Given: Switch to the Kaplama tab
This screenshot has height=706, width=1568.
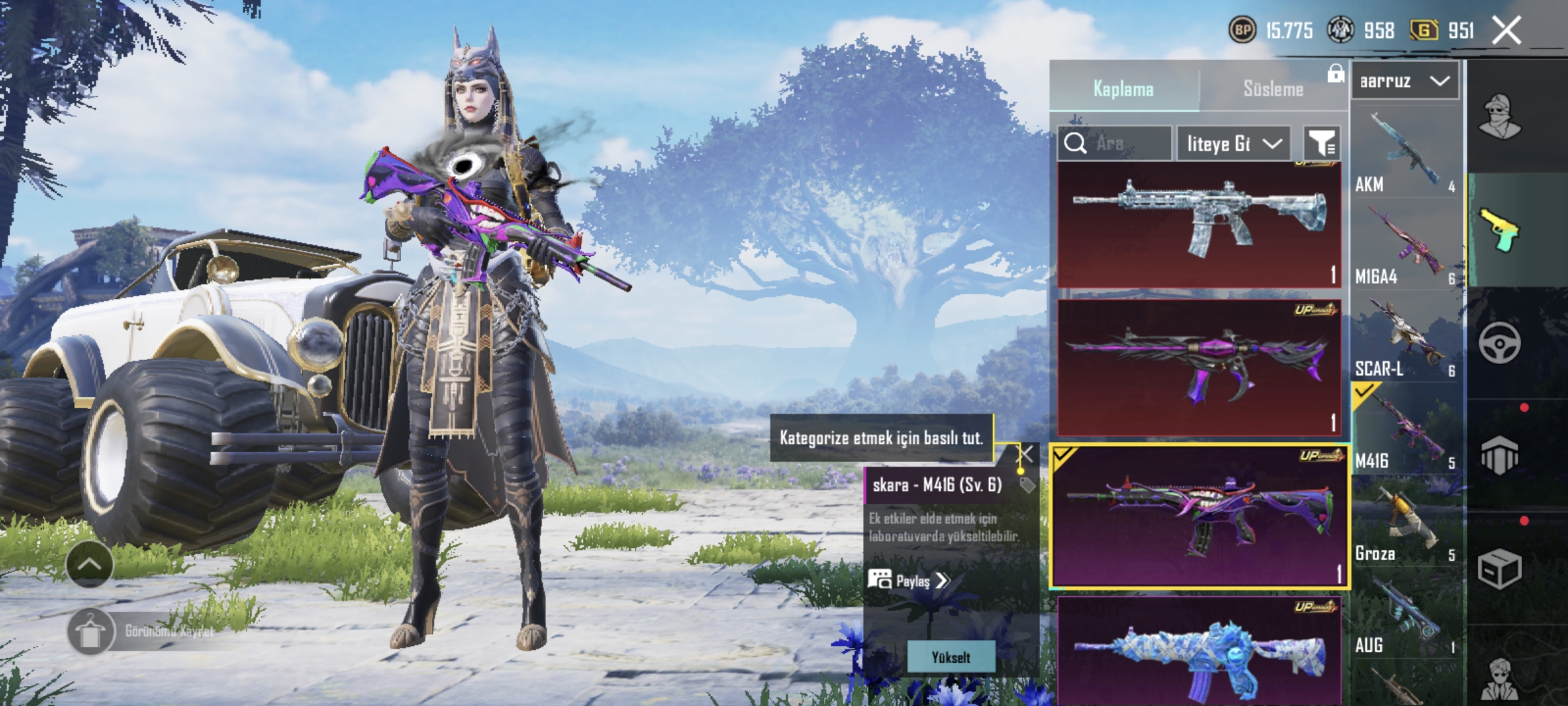Looking at the screenshot, I should tap(1124, 89).
